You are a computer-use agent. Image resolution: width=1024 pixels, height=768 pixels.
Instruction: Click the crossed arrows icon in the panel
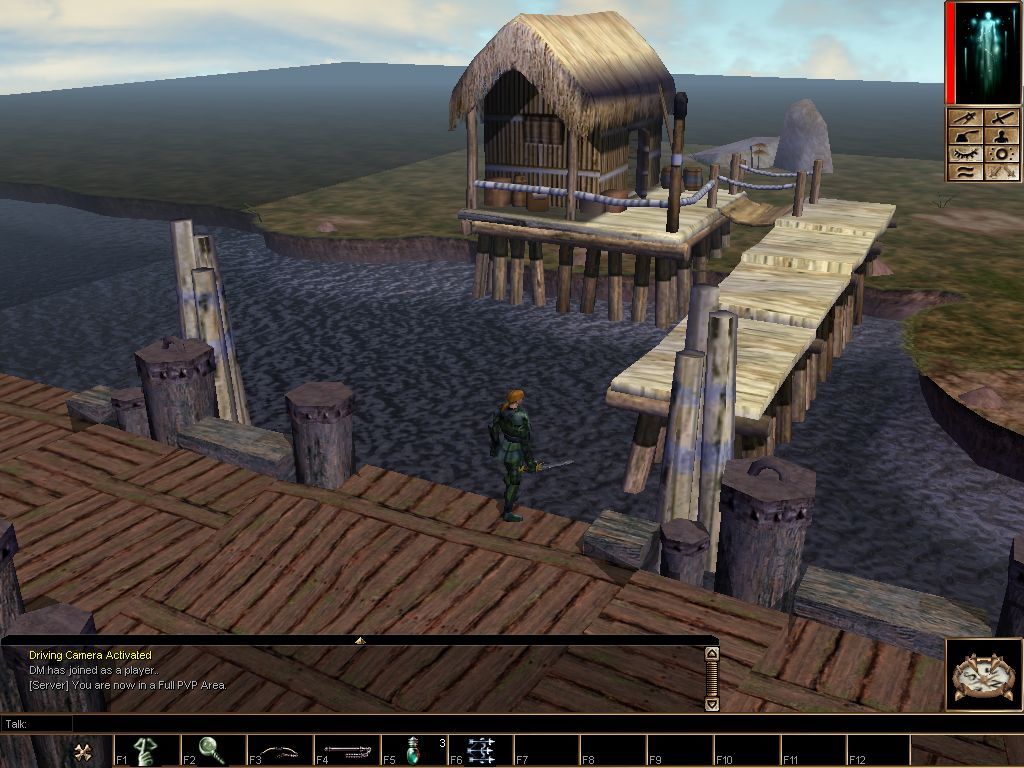coord(1003,172)
